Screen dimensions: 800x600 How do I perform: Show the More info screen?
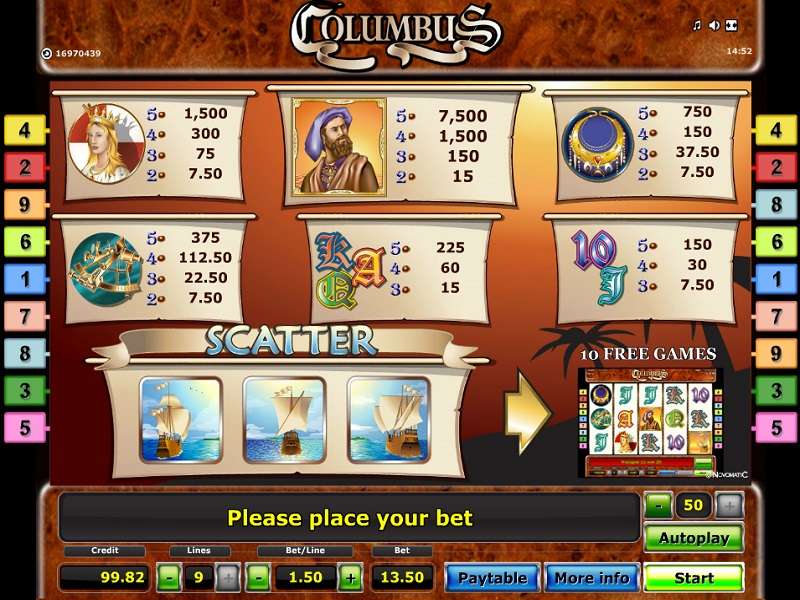click(591, 577)
